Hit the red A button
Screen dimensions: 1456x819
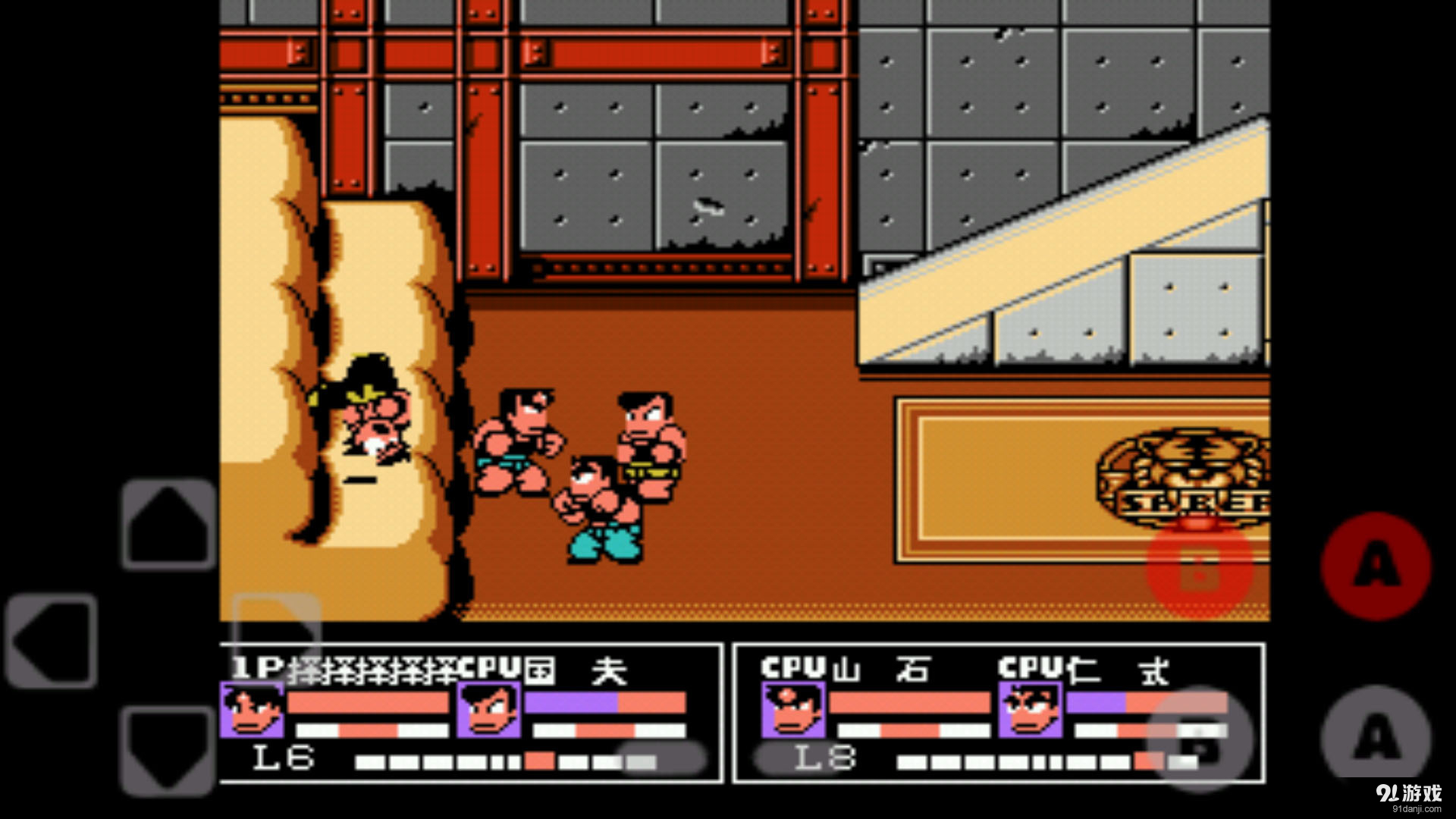(x=1376, y=566)
